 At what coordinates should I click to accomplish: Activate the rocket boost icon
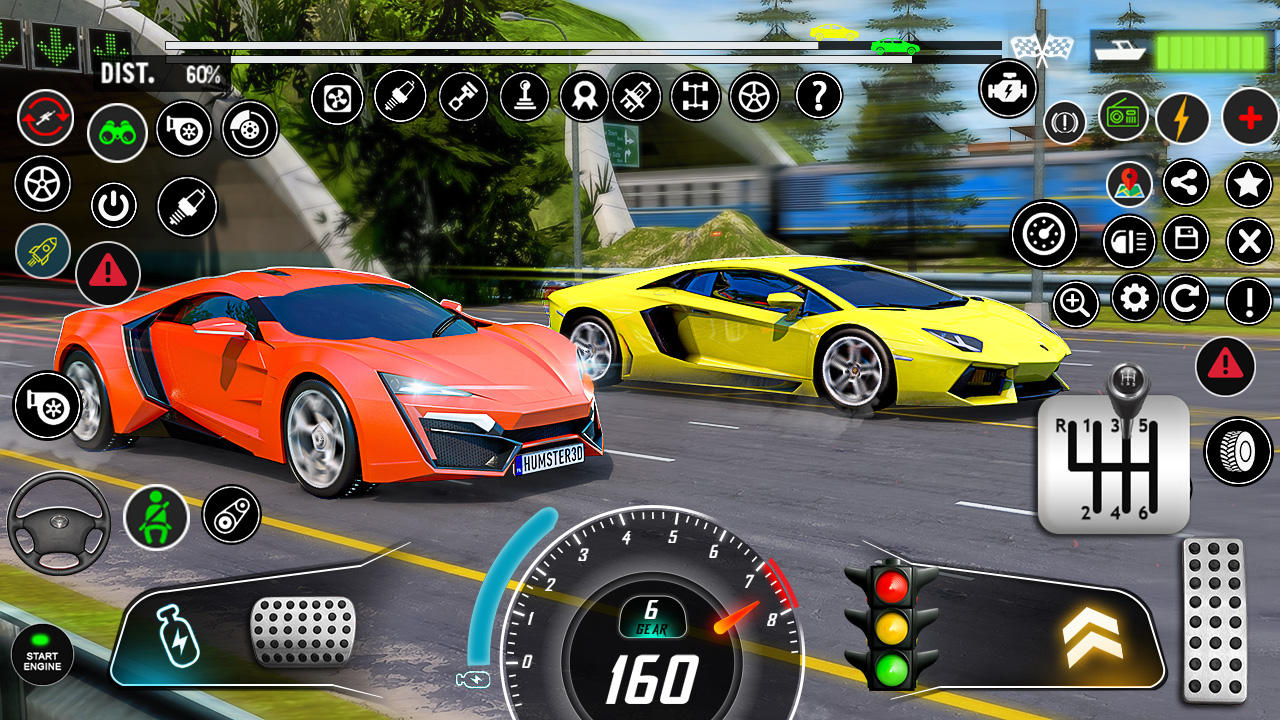(x=43, y=251)
